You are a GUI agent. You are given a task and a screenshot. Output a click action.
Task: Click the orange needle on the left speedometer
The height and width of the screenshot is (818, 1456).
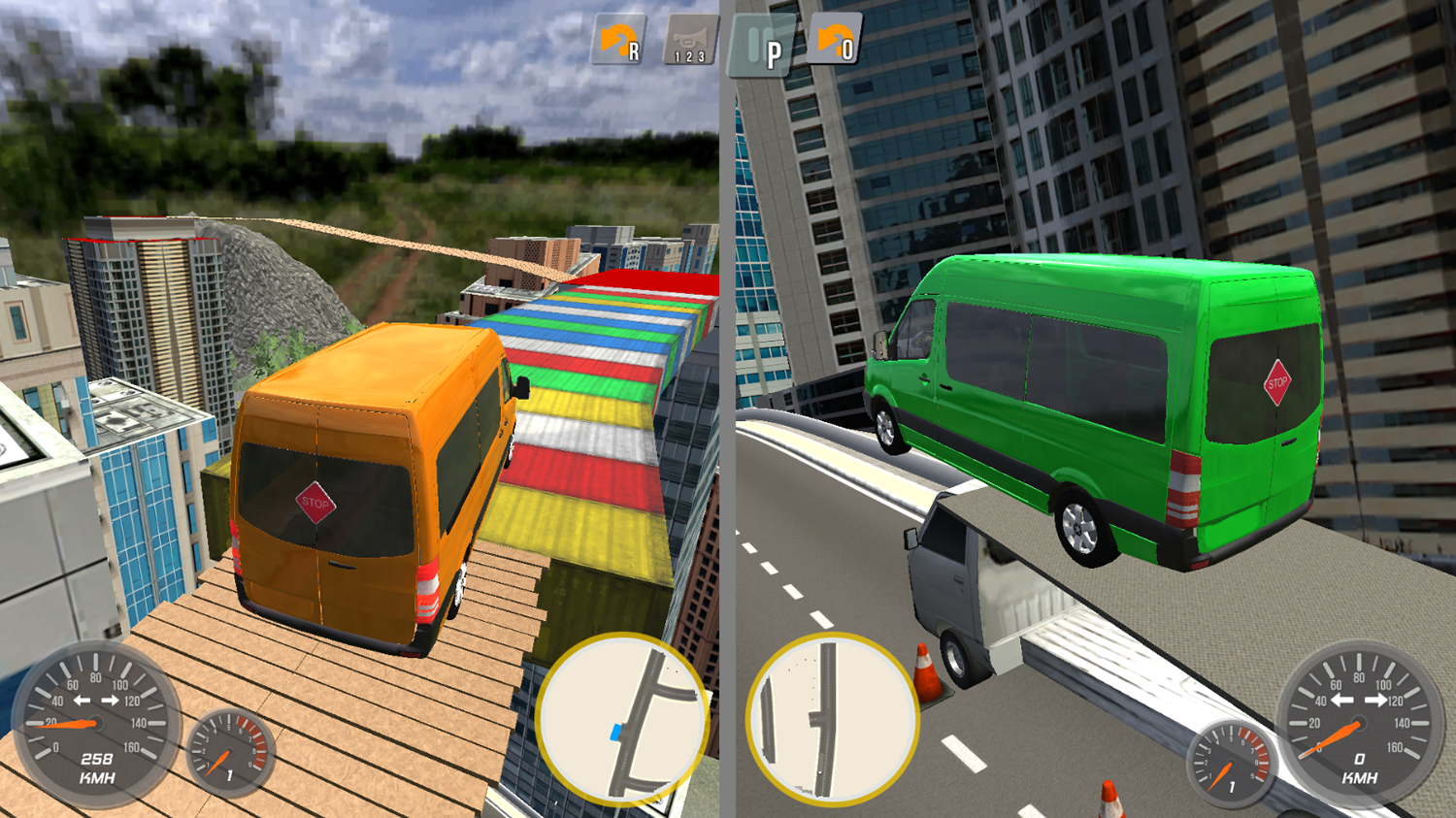coord(73,722)
